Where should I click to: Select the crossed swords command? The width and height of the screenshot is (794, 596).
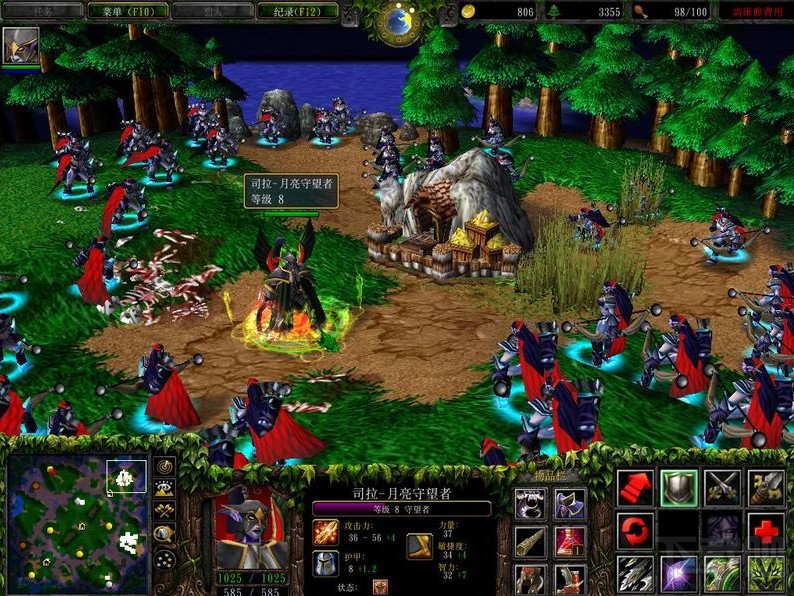pyautogui.click(x=723, y=488)
